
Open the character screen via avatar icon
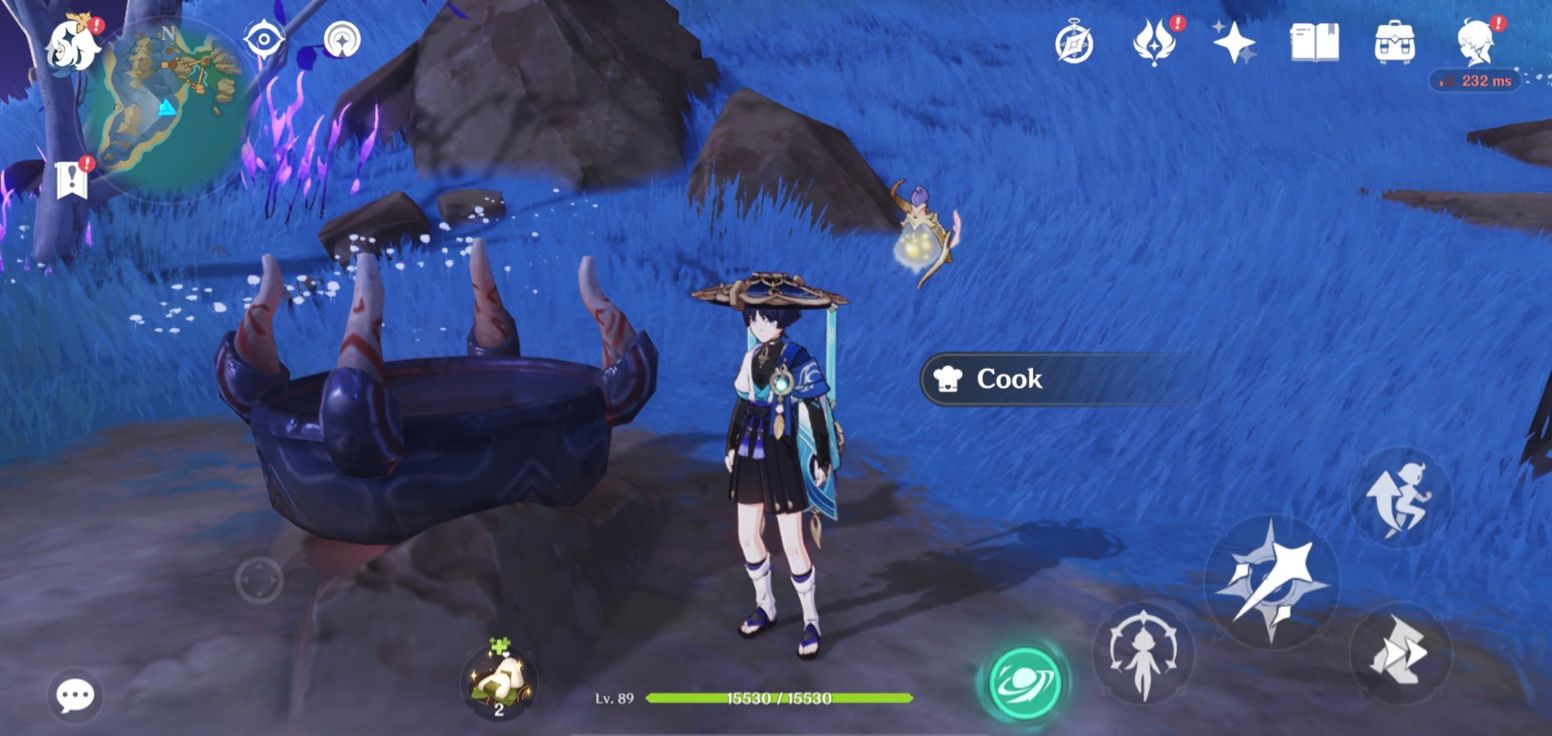(1477, 44)
